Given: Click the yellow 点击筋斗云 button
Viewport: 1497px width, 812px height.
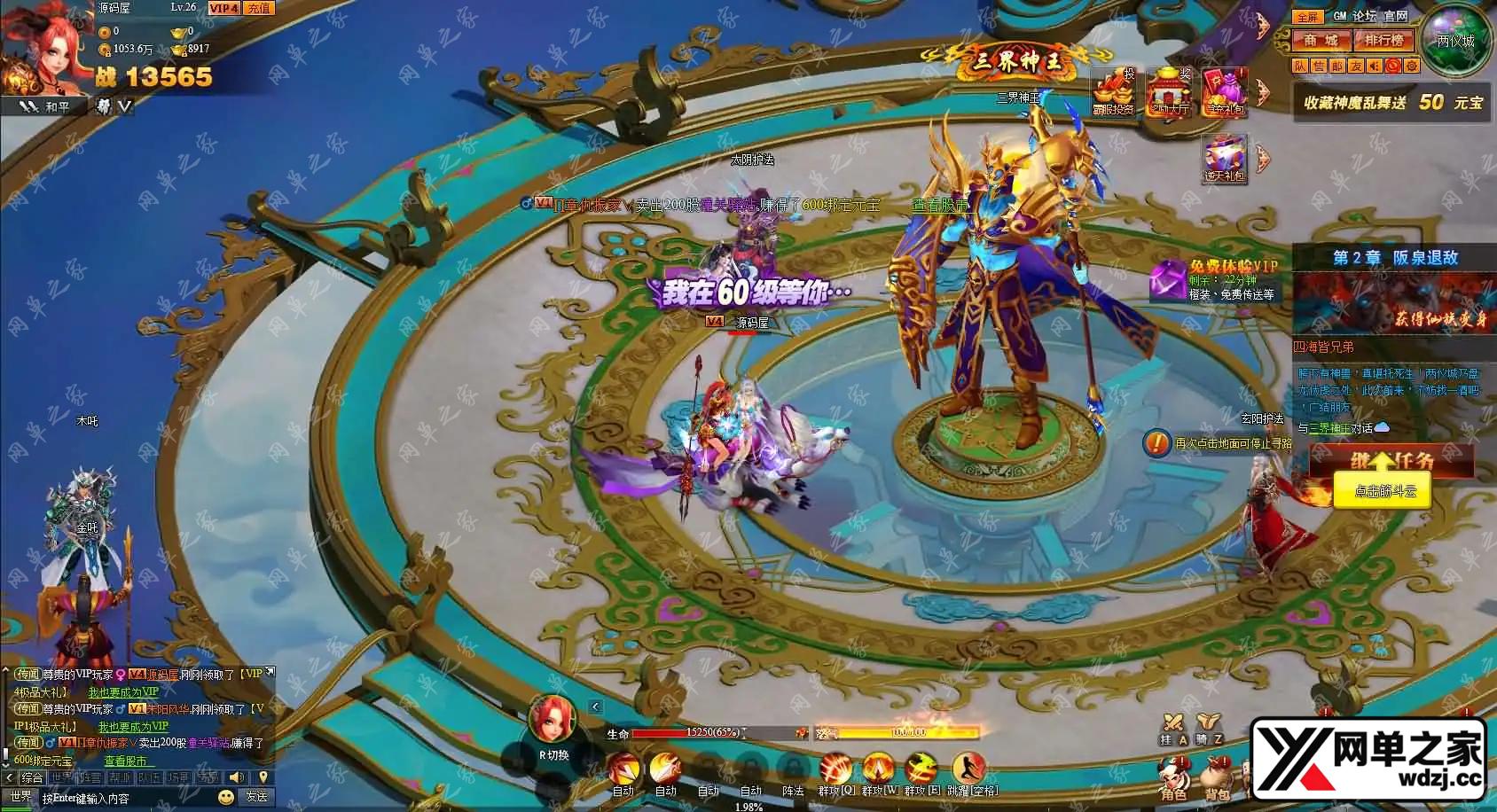Looking at the screenshot, I should click(1383, 491).
